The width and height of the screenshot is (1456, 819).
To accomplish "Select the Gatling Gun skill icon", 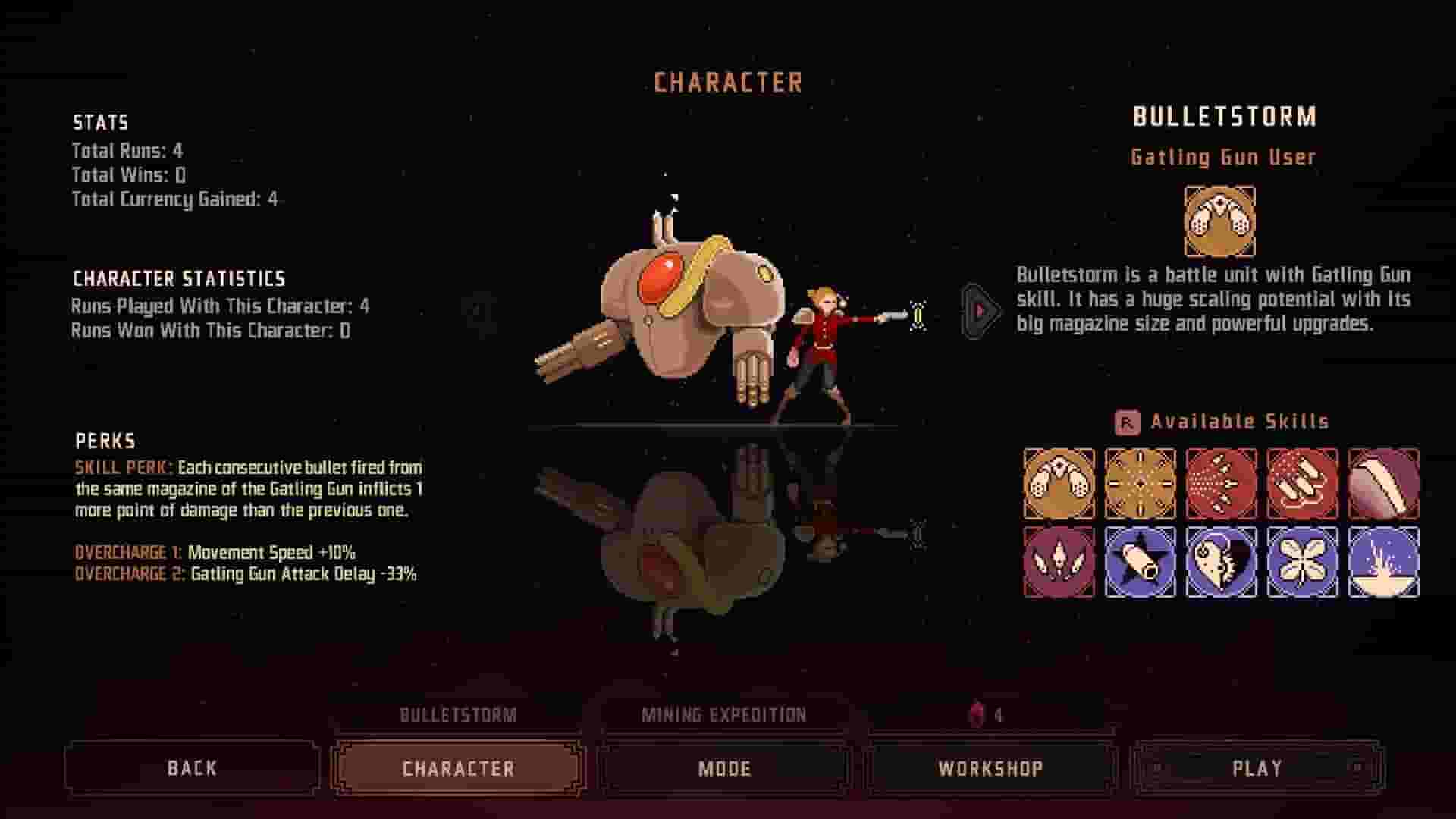I will click(1059, 483).
